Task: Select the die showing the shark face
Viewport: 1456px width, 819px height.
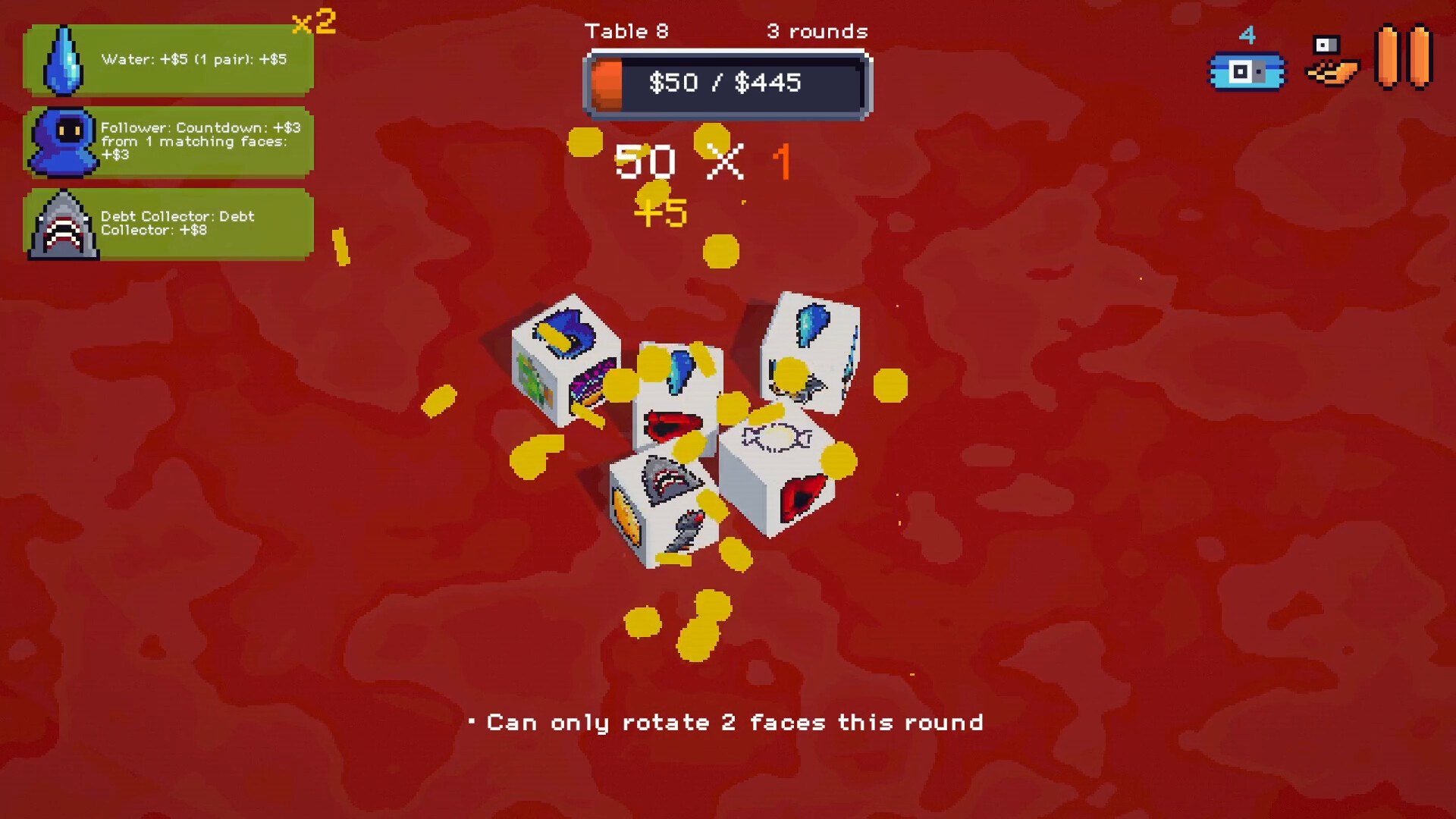Action: 664,508
